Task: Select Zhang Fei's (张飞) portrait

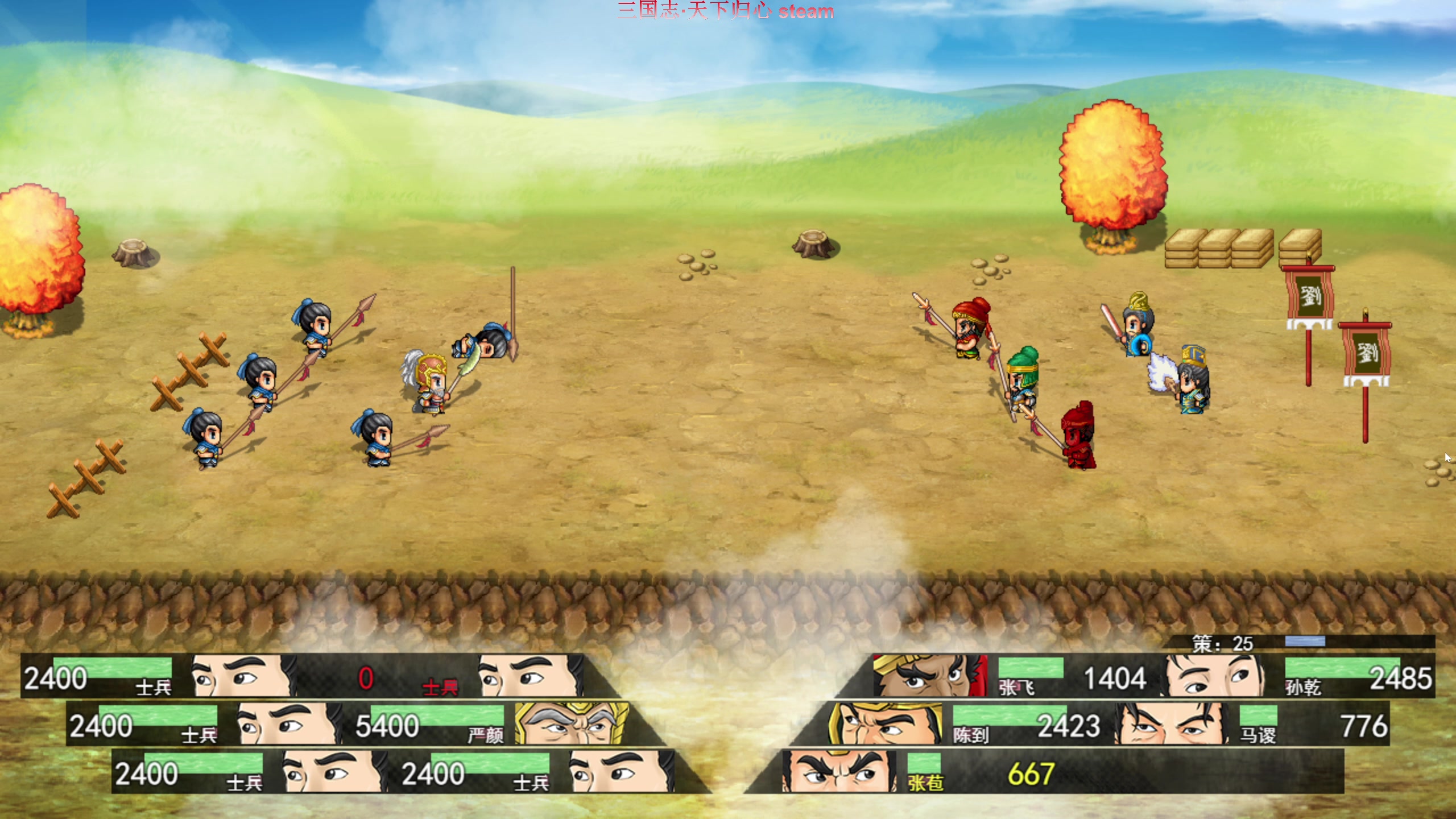Action: click(x=929, y=676)
